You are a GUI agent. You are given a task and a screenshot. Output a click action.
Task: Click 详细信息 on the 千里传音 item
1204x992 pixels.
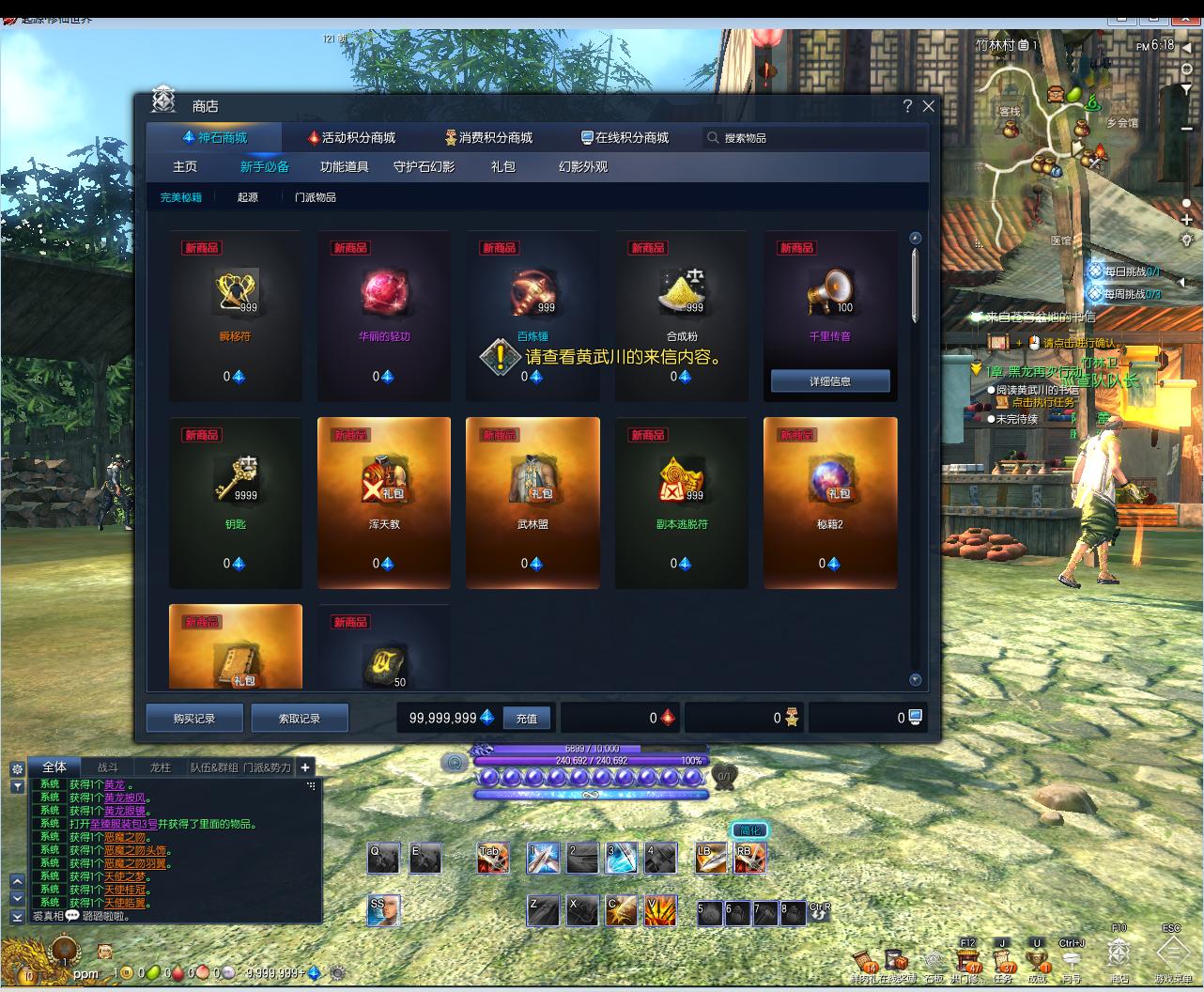click(830, 381)
